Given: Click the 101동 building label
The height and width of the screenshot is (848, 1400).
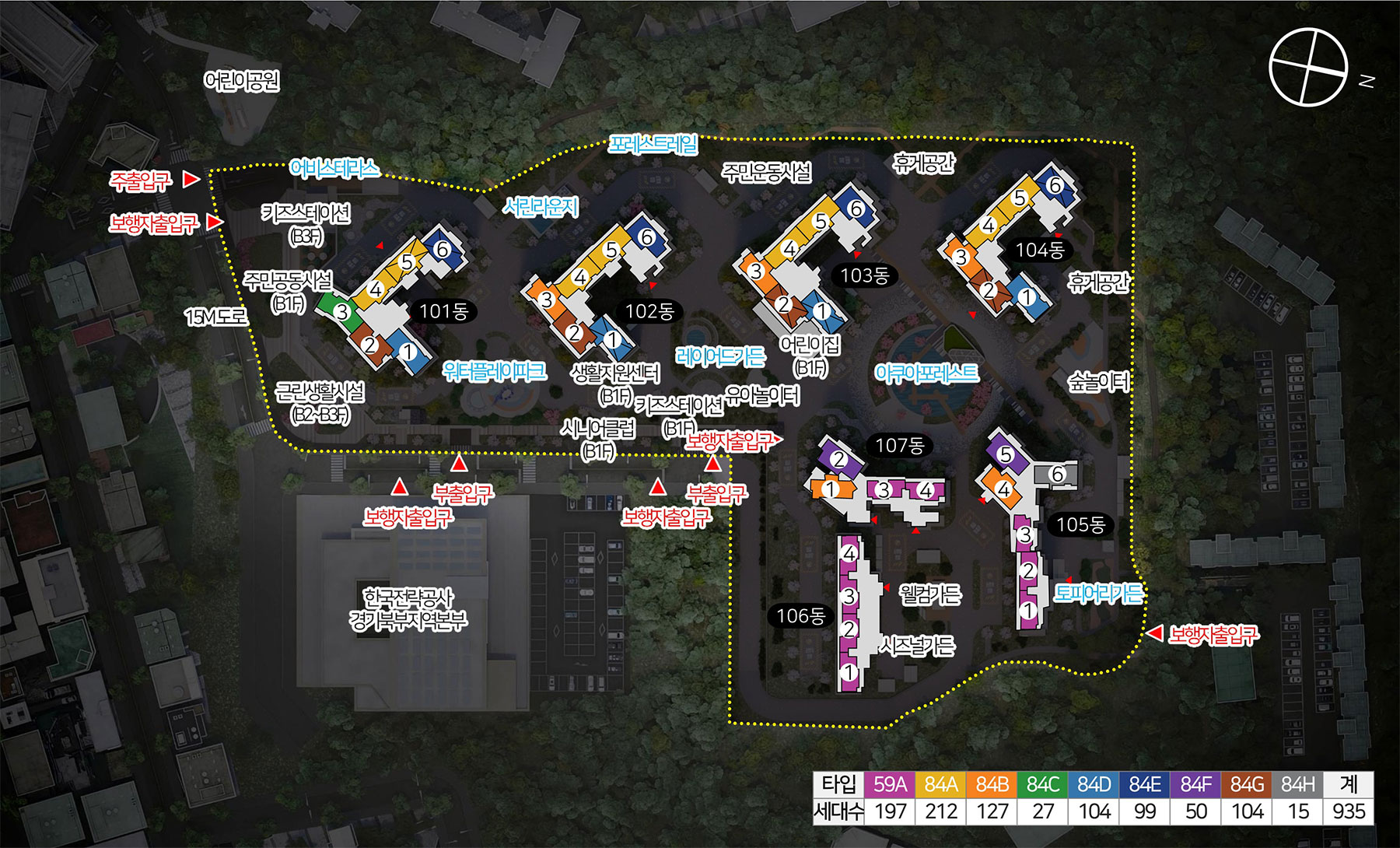Looking at the screenshot, I should 443,312.
